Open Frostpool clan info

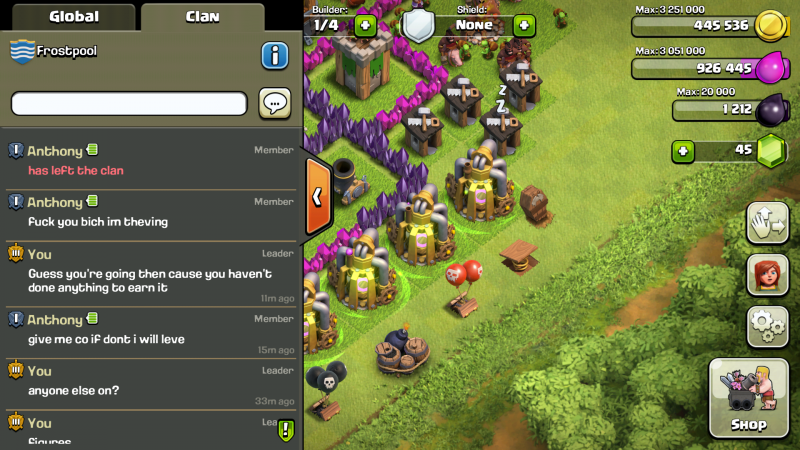click(275, 55)
